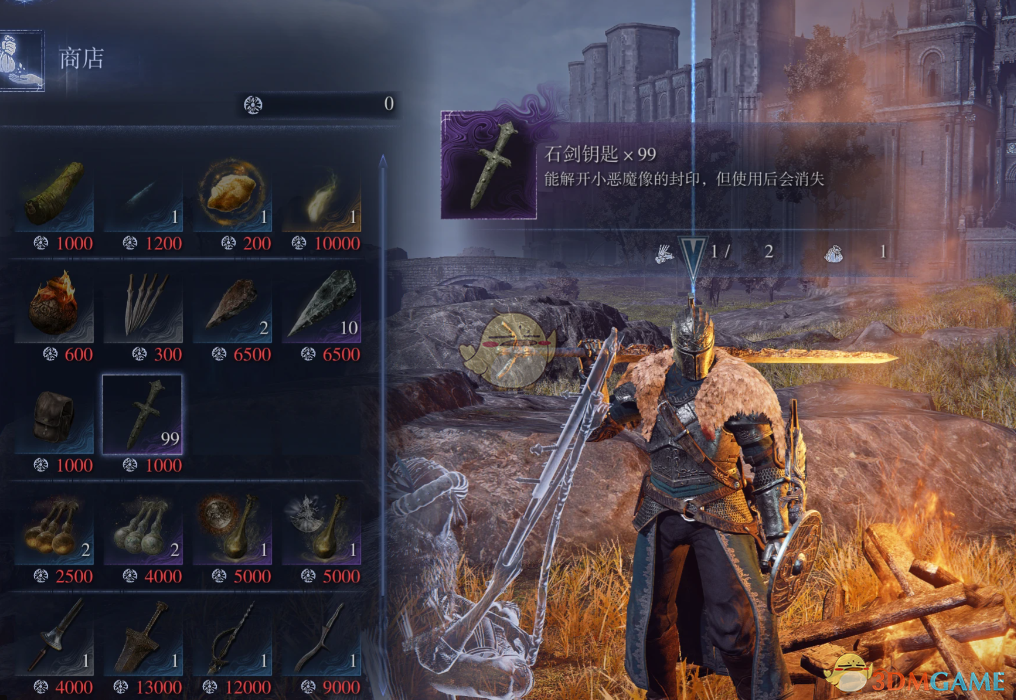This screenshot has height=700, width=1016.
Task: Pick the flask with the fiery orb
Action: click(232, 526)
